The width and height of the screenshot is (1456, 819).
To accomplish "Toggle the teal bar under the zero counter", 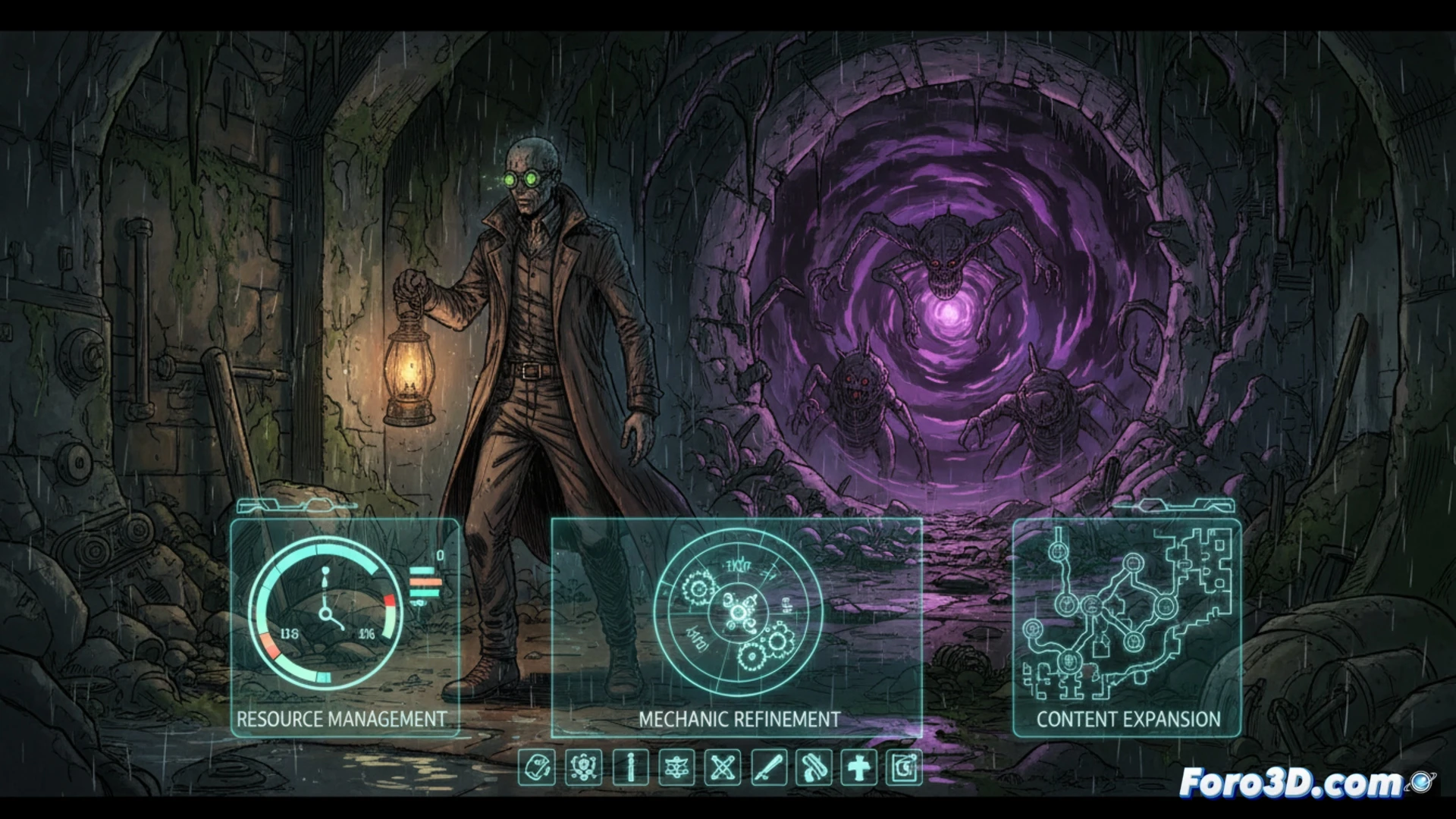I will [x=422, y=570].
